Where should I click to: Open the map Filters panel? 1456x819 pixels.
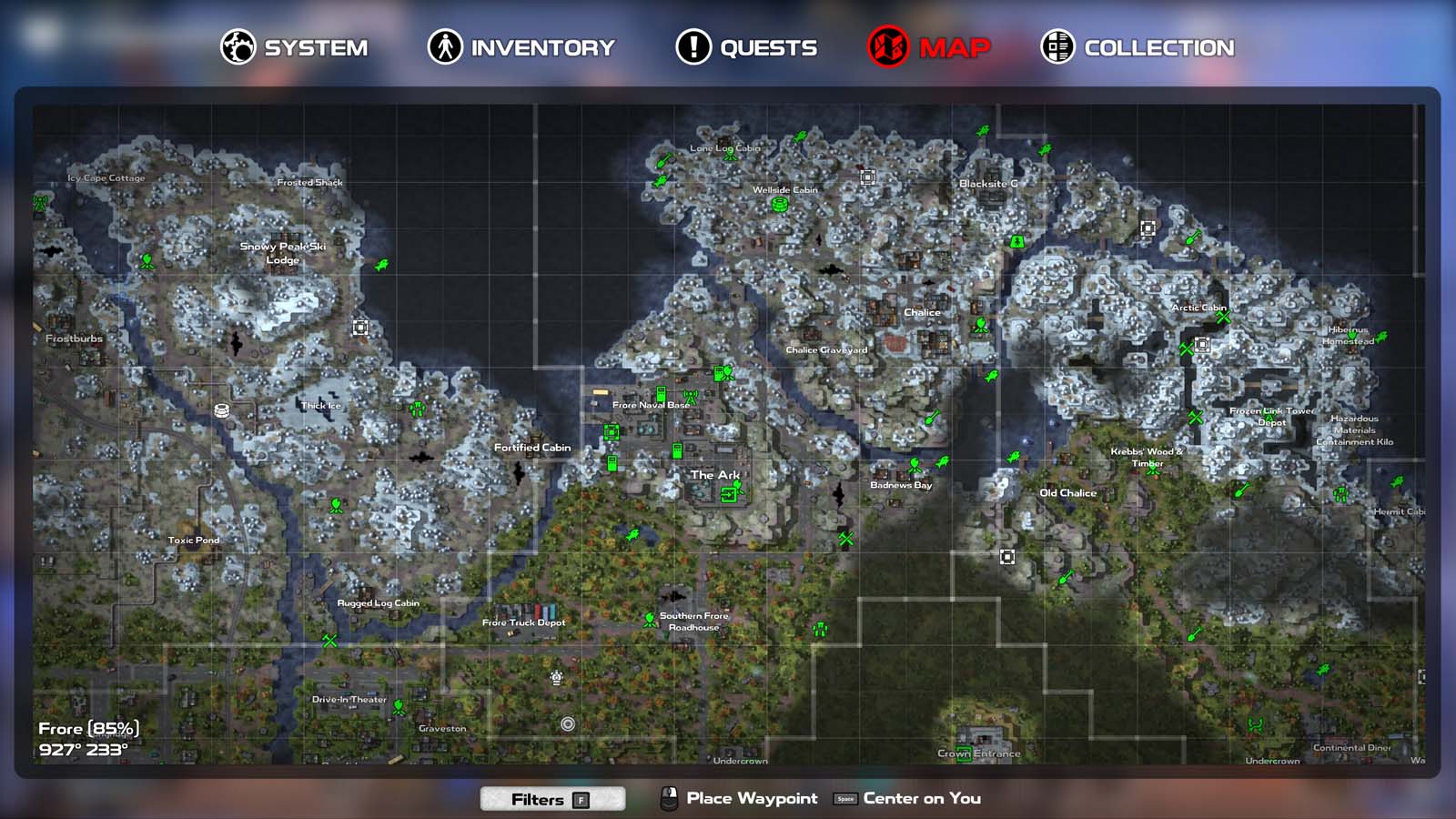(x=552, y=799)
